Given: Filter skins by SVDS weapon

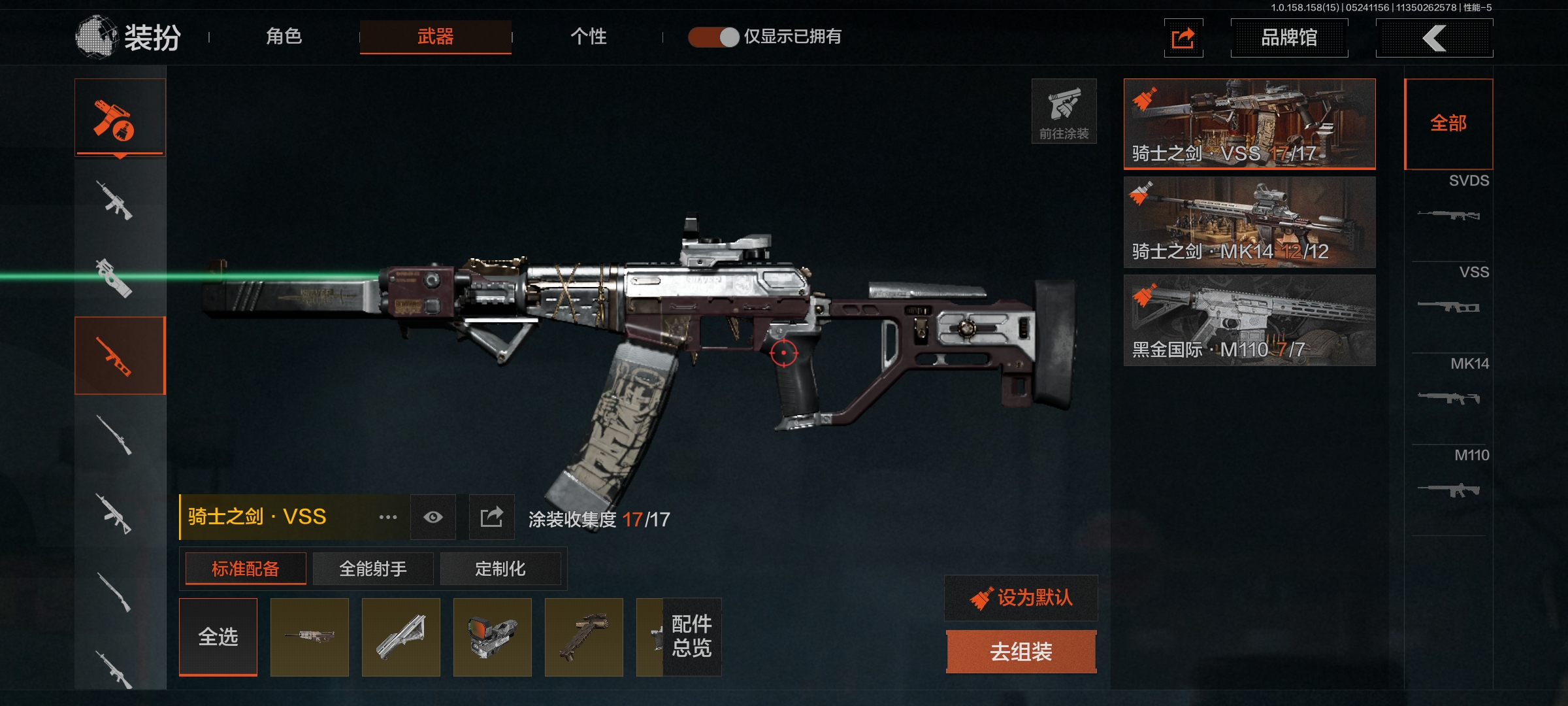Looking at the screenshot, I should 1449,203.
